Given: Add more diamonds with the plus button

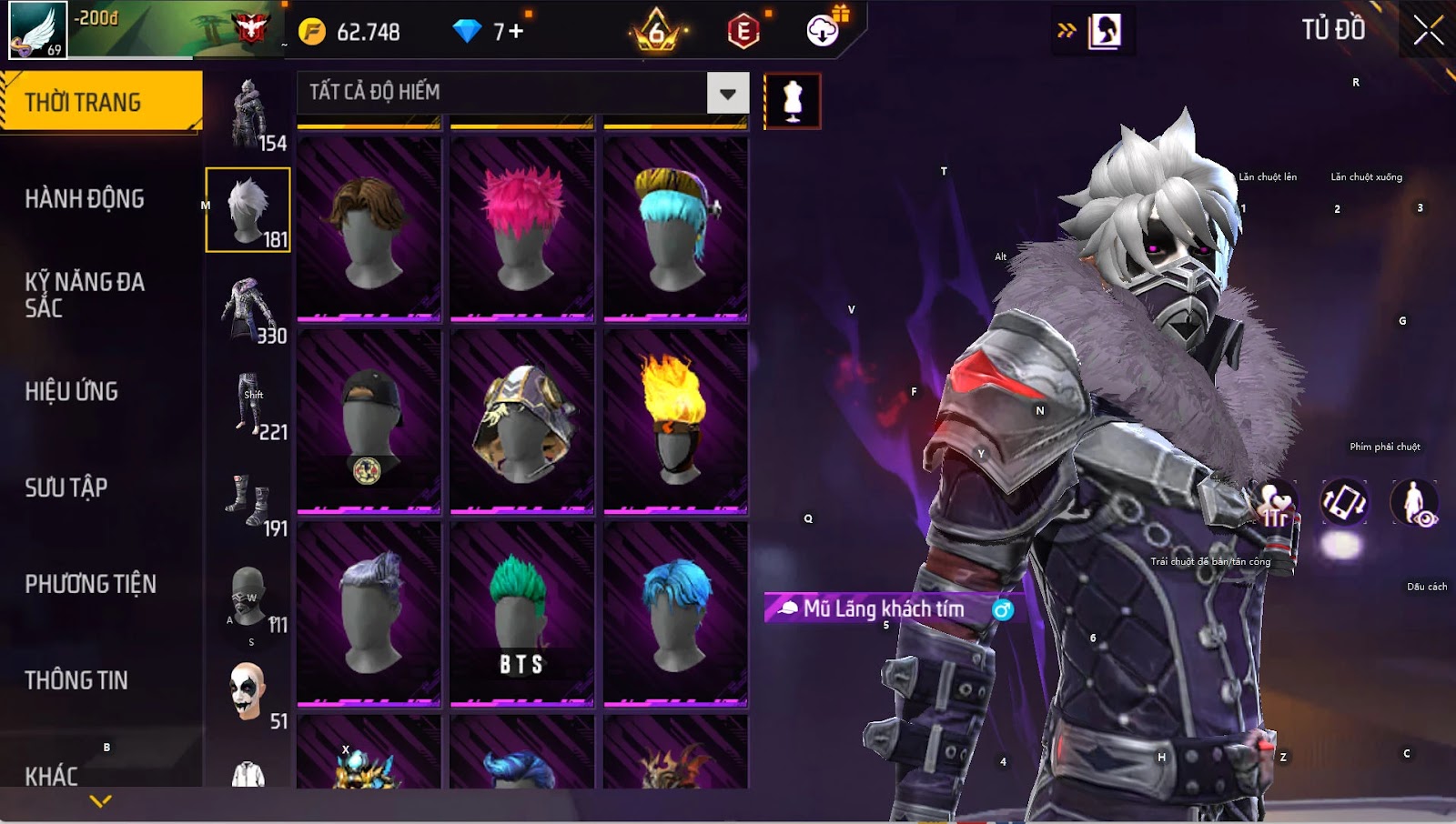Looking at the screenshot, I should pos(516,32).
